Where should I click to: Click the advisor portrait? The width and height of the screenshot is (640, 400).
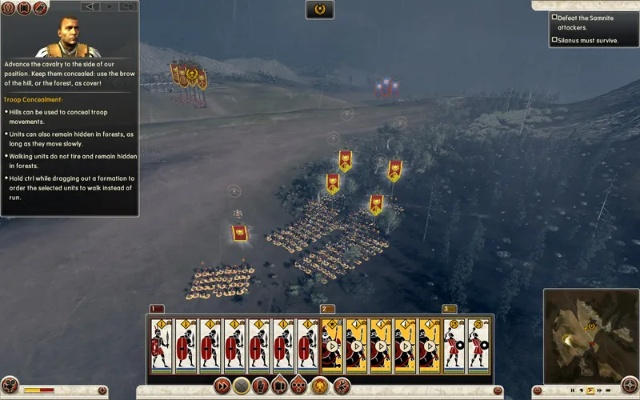tap(67, 37)
